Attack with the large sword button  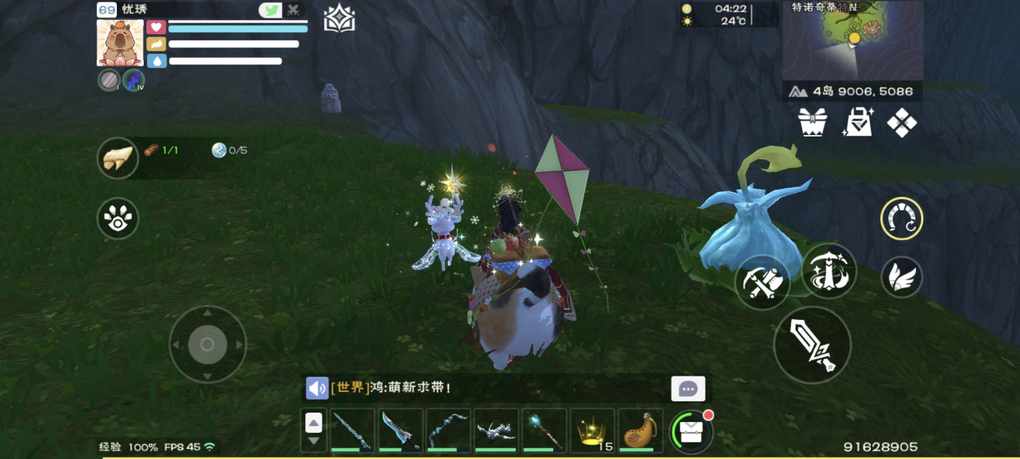[812, 345]
